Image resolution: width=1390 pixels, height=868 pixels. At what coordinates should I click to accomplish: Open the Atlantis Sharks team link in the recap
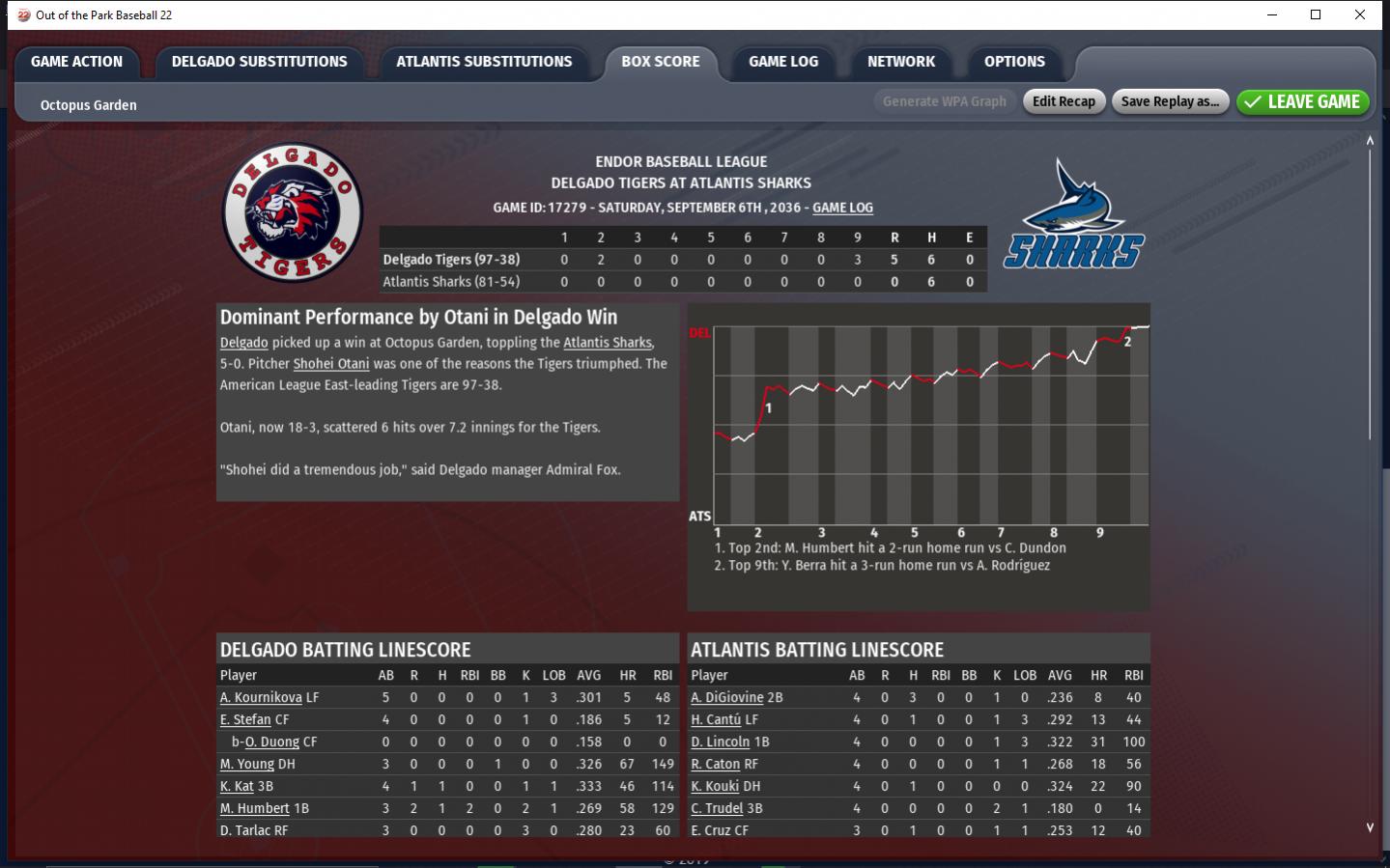pos(608,343)
